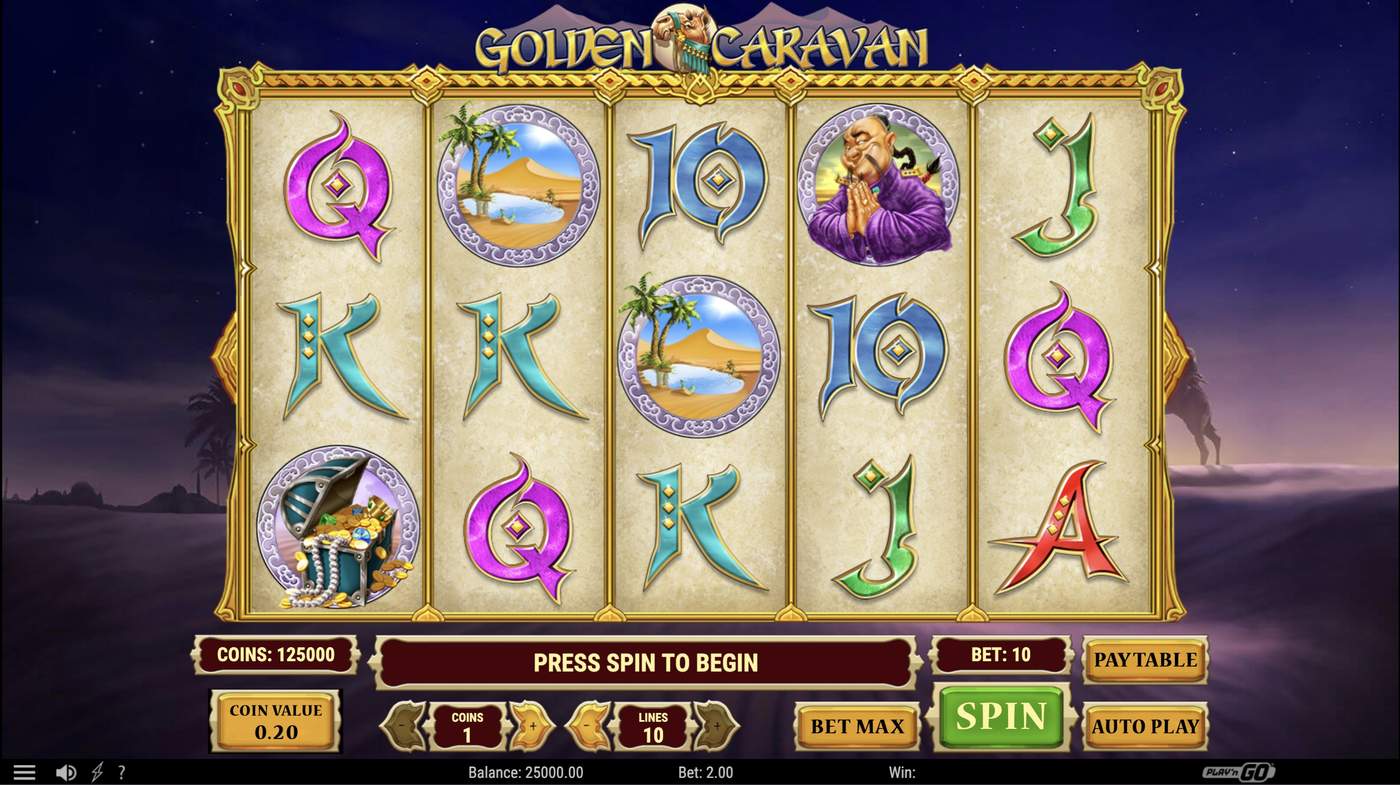The width and height of the screenshot is (1400, 785).
Task: Enable BET MAX
Action: tap(856, 726)
